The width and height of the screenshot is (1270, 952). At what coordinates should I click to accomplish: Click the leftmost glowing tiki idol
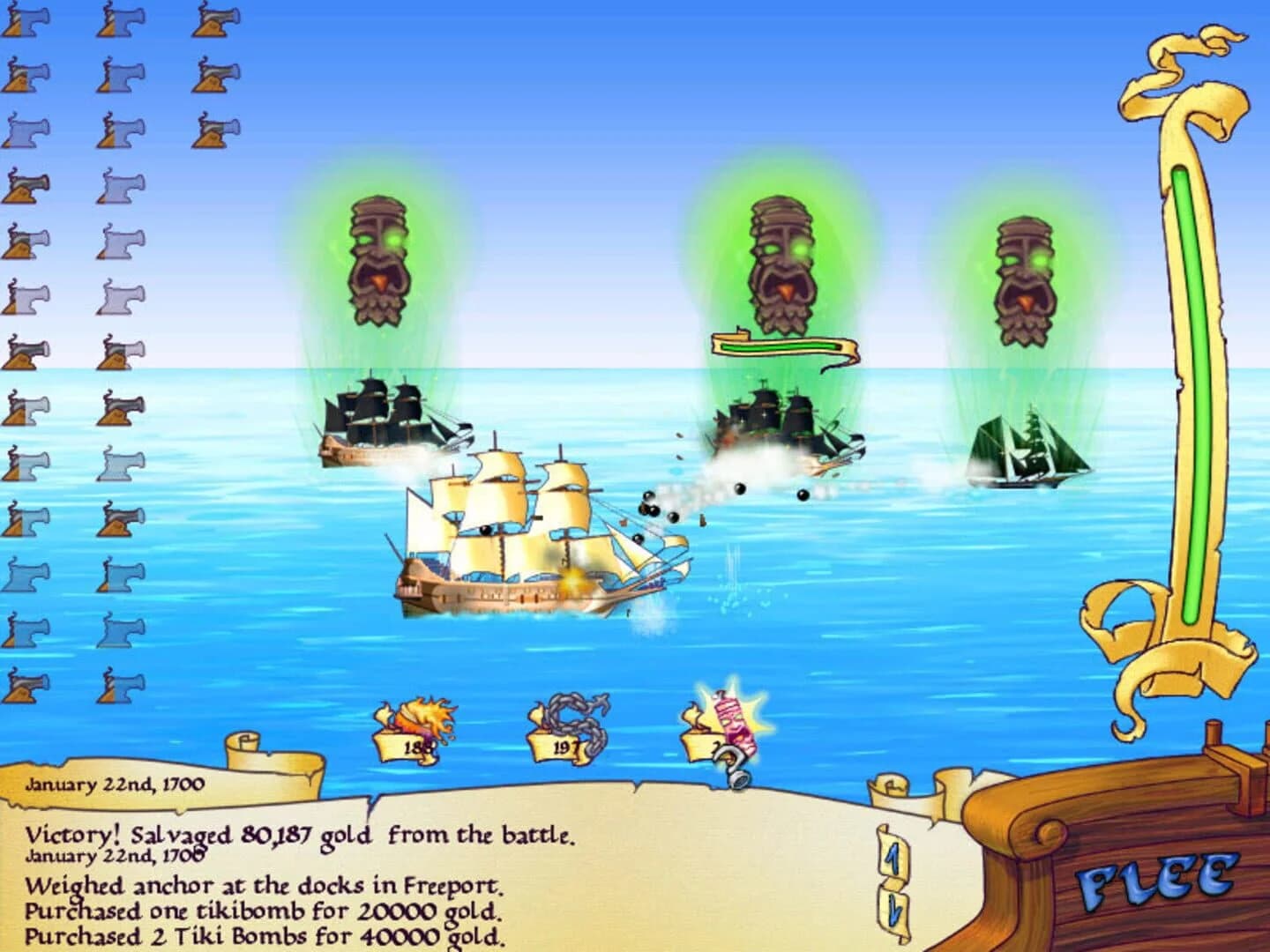379,260
